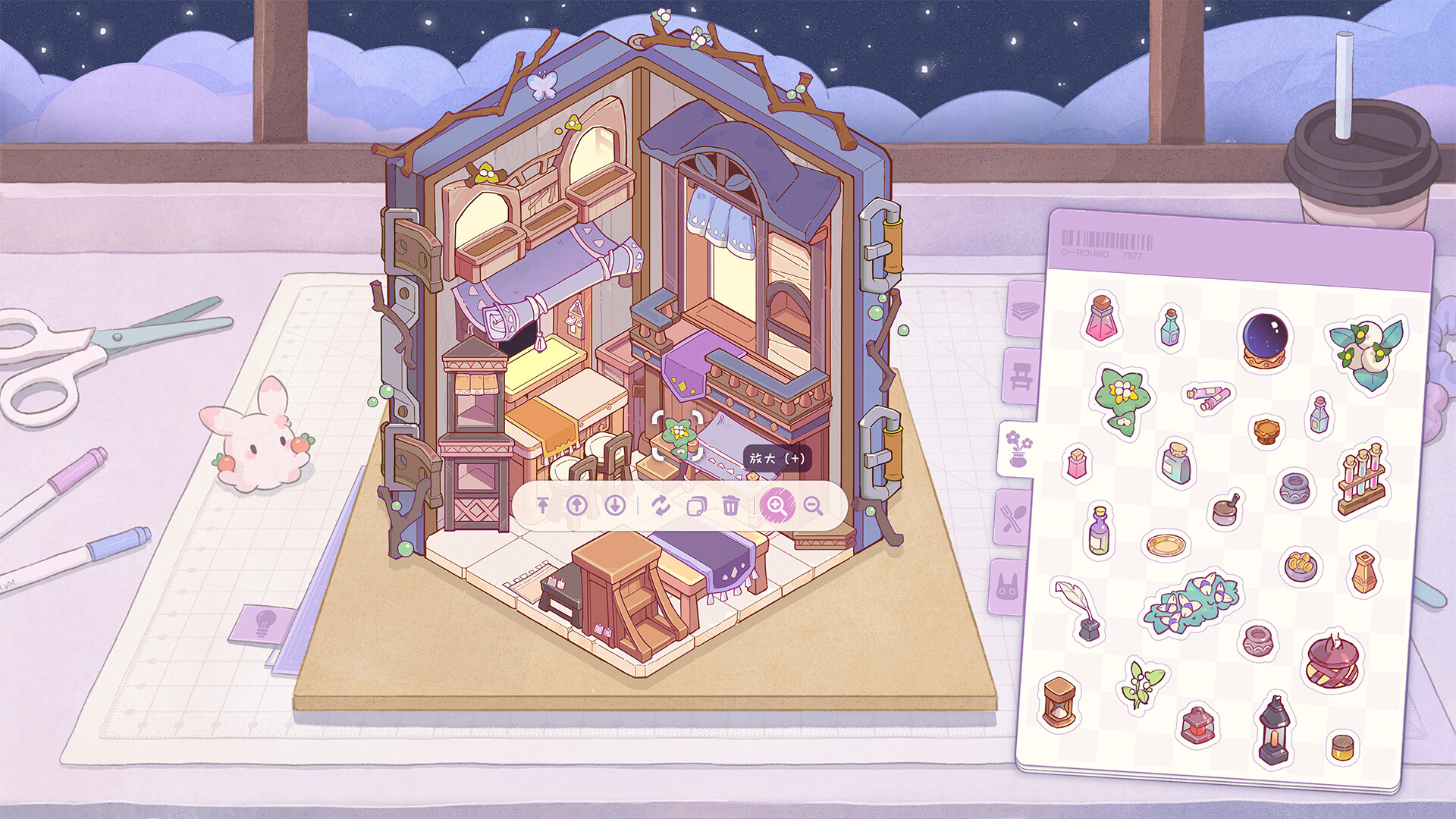
Task: Move sticker up one layer
Action: [x=577, y=505]
